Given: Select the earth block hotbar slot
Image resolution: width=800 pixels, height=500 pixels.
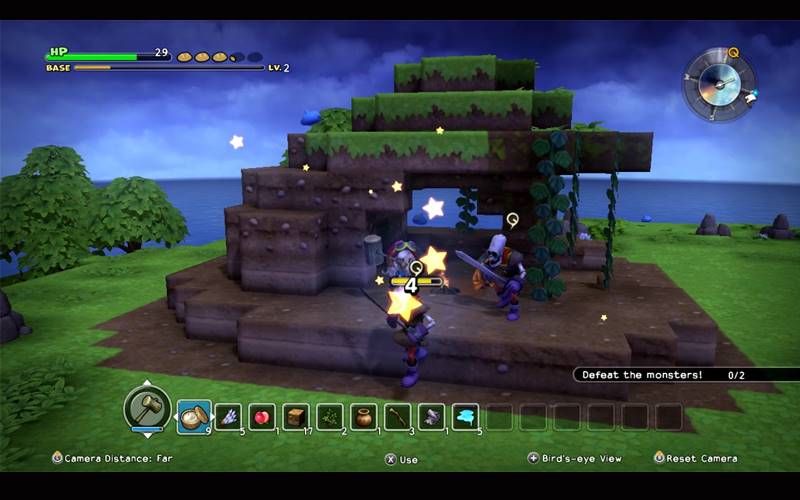Looking at the screenshot, I should point(296,416).
